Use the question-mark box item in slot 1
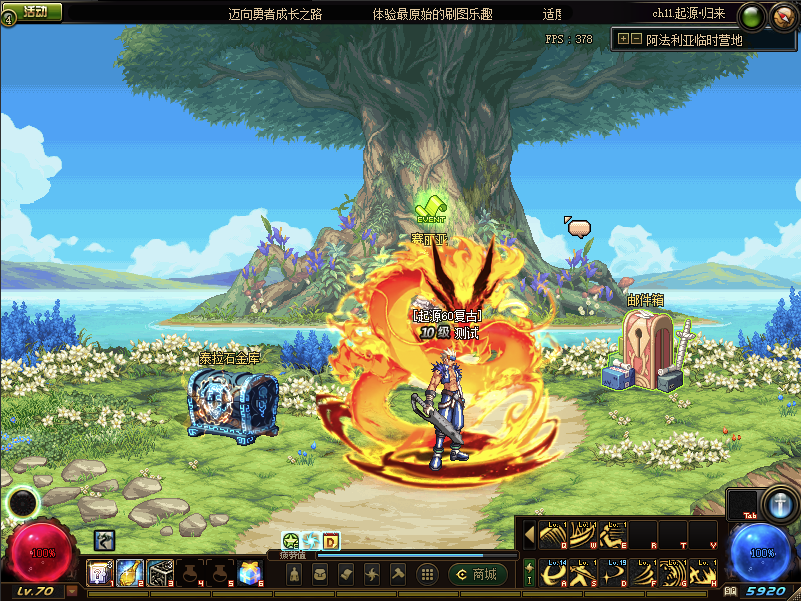This screenshot has width=801, height=601. pos(99,572)
